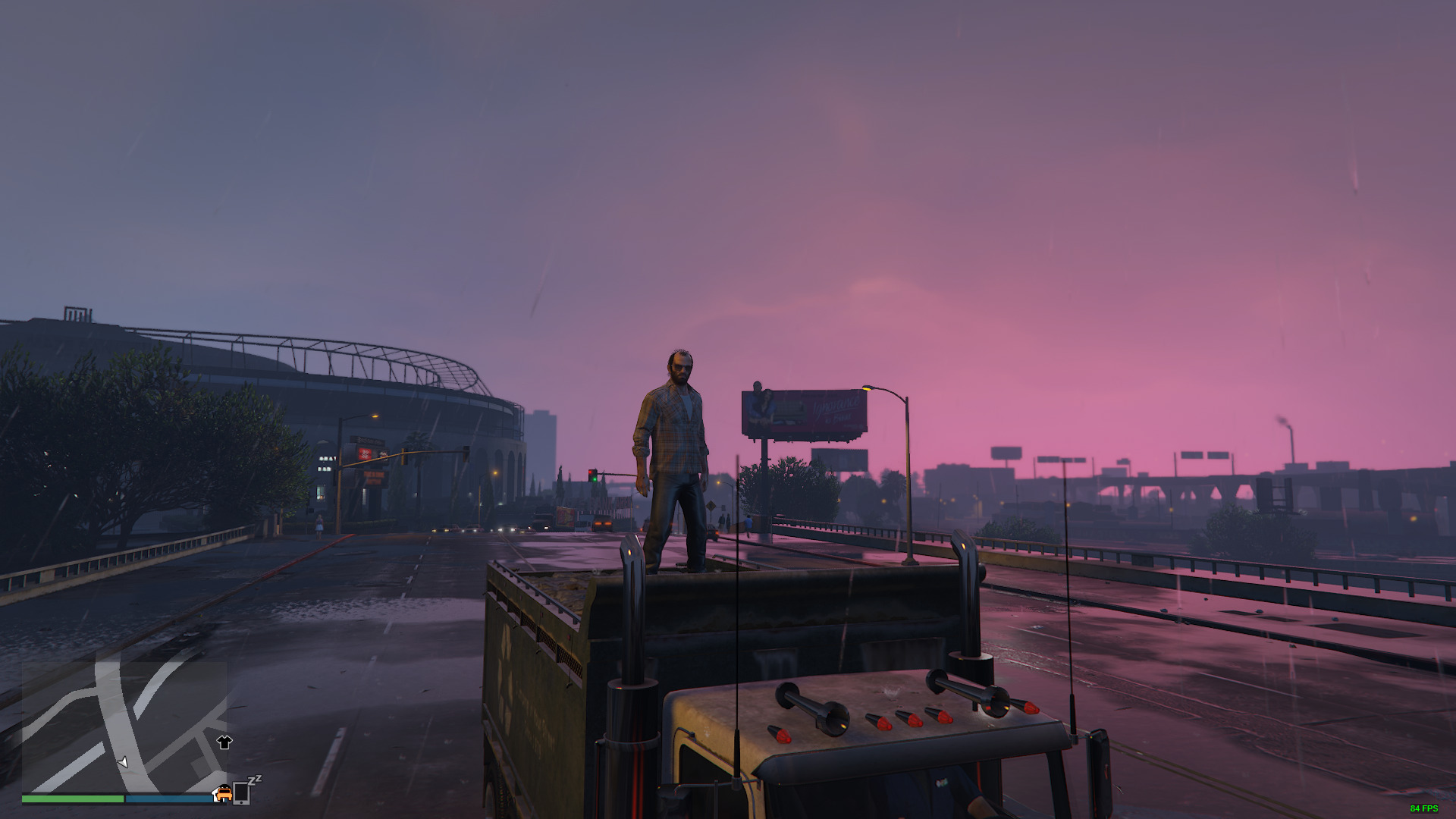The height and width of the screenshot is (819, 1456).
Task: Open the minimap of nearby streets
Action: pos(124,726)
